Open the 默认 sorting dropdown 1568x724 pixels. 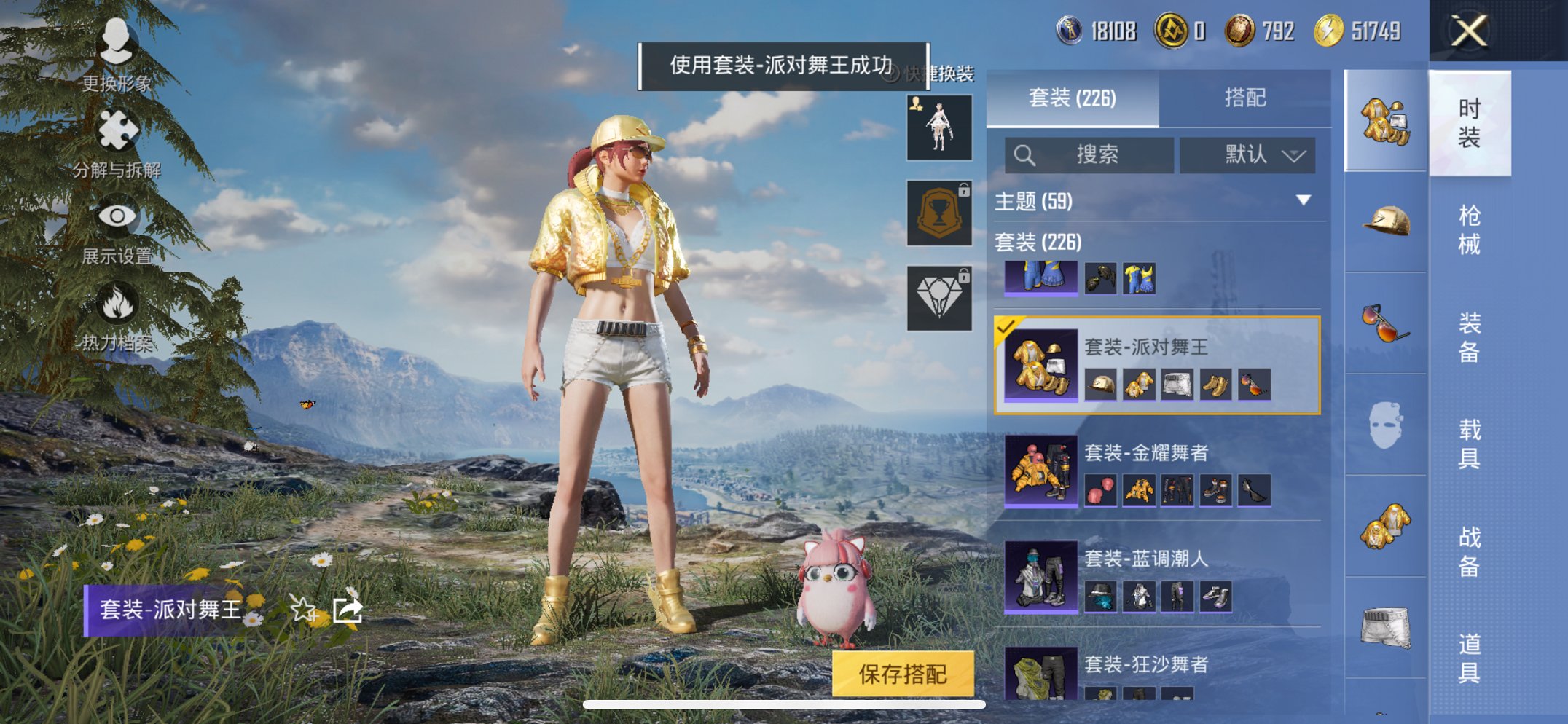coord(1248,155)
